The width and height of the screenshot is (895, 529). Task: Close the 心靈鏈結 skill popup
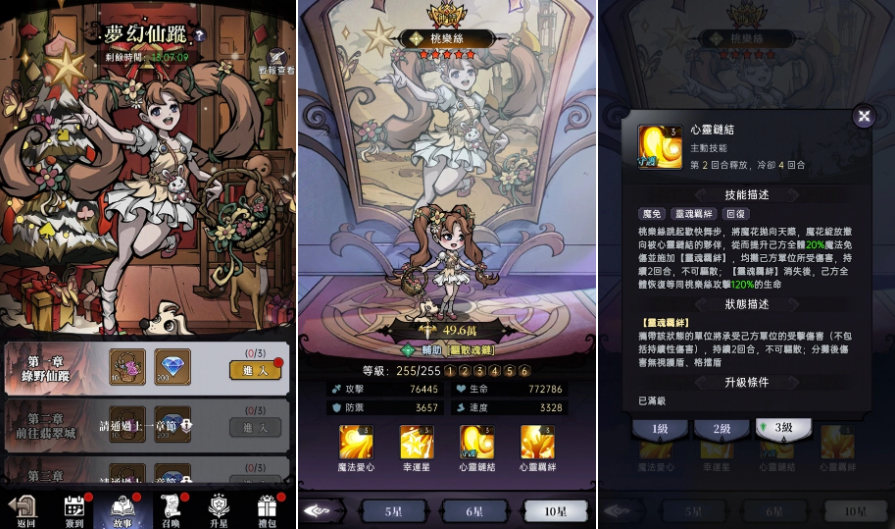(x=864, y=117)
